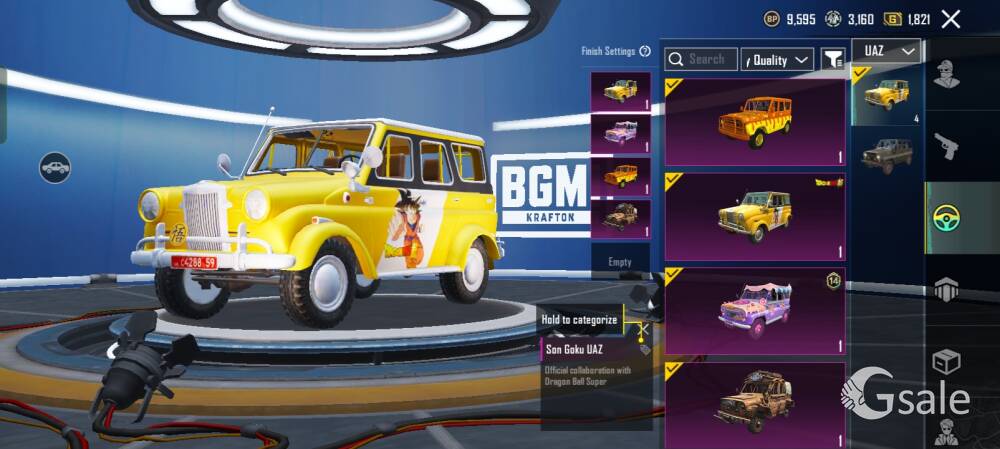1000x449 pixels.
Task: Switch to the character outfit tab
Action: coord(946,75)
